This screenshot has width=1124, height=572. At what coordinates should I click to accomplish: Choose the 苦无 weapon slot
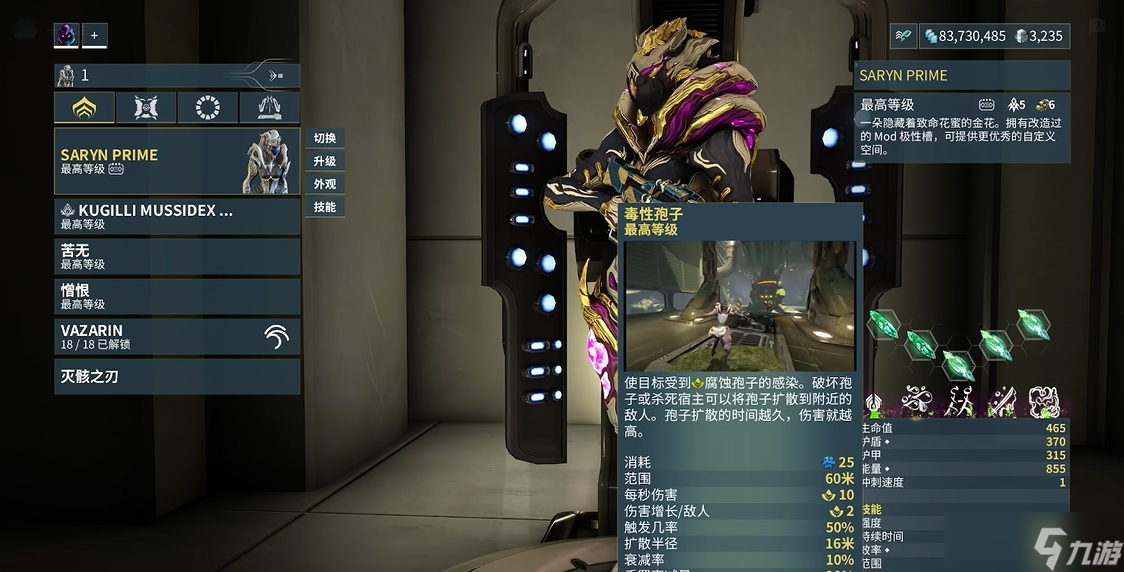pyautogui.click(x=176, y=256)
